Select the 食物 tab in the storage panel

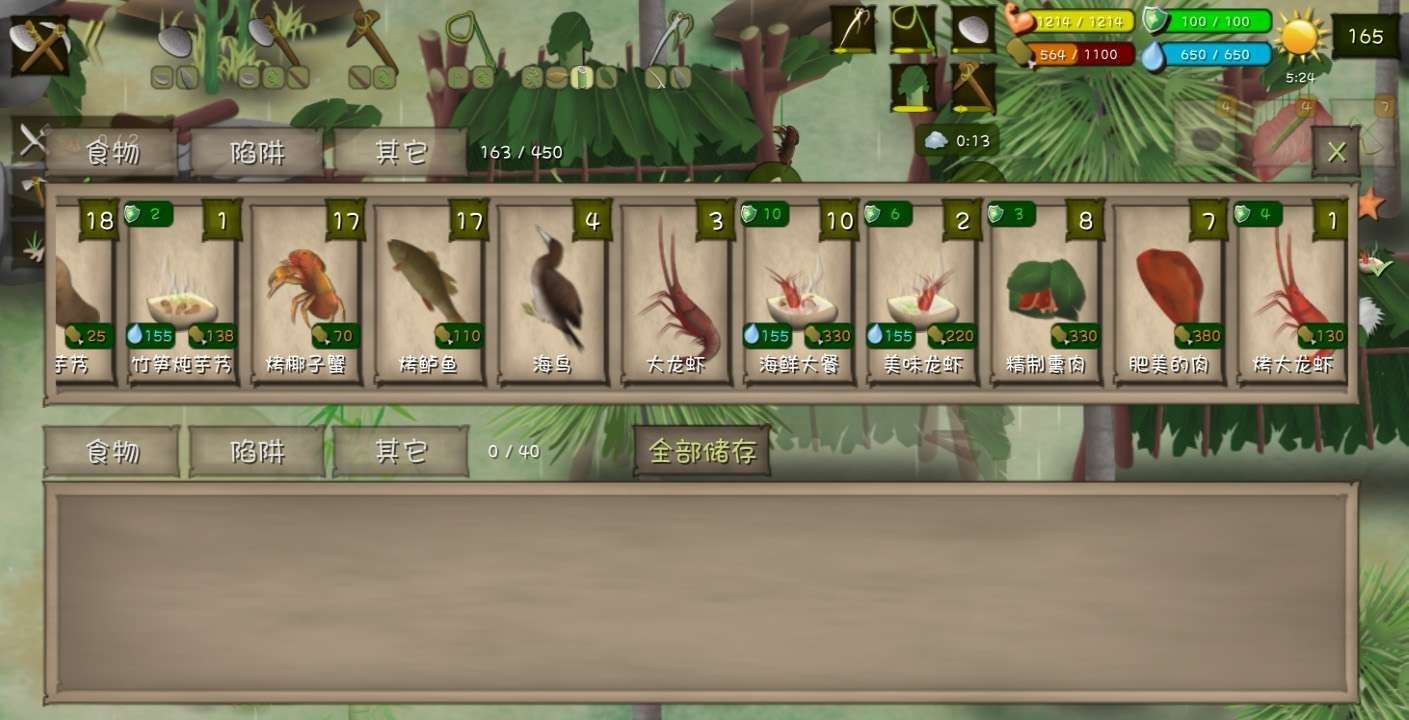[112, 450]
